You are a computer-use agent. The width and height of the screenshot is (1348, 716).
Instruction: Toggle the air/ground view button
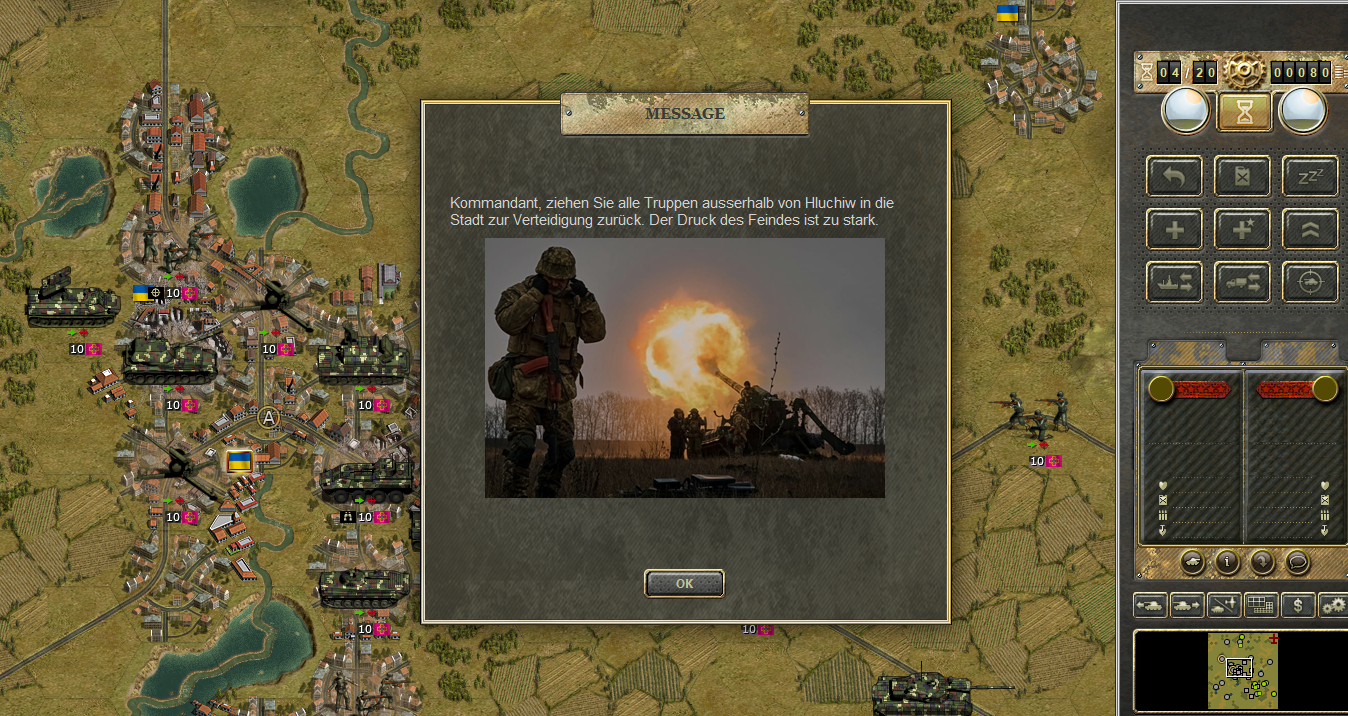coord(1224,605)
